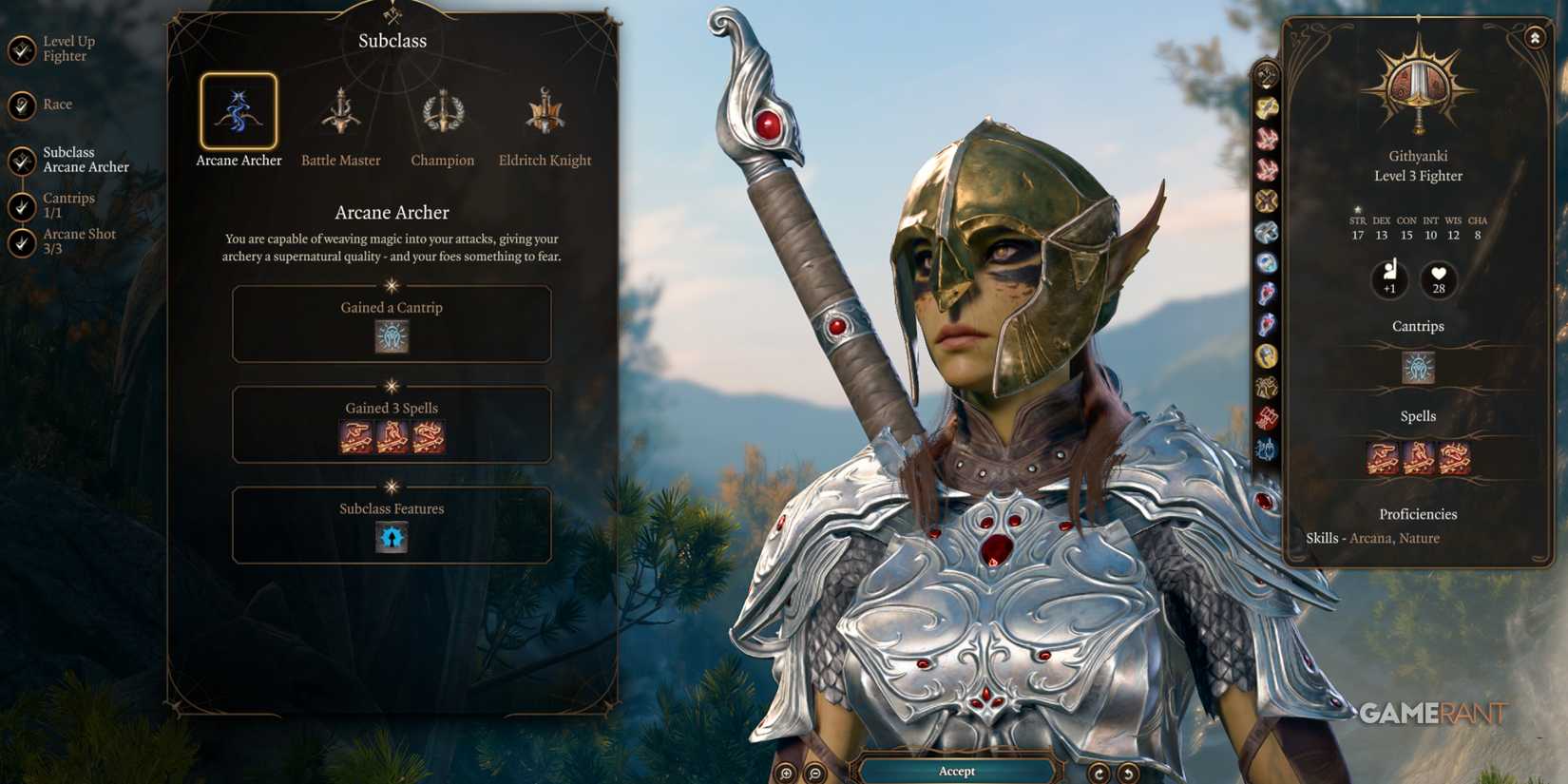Zoom in on the character model
Viewport: 1568px width, 784px height.
pyautogui.click(x=786, y=773)
